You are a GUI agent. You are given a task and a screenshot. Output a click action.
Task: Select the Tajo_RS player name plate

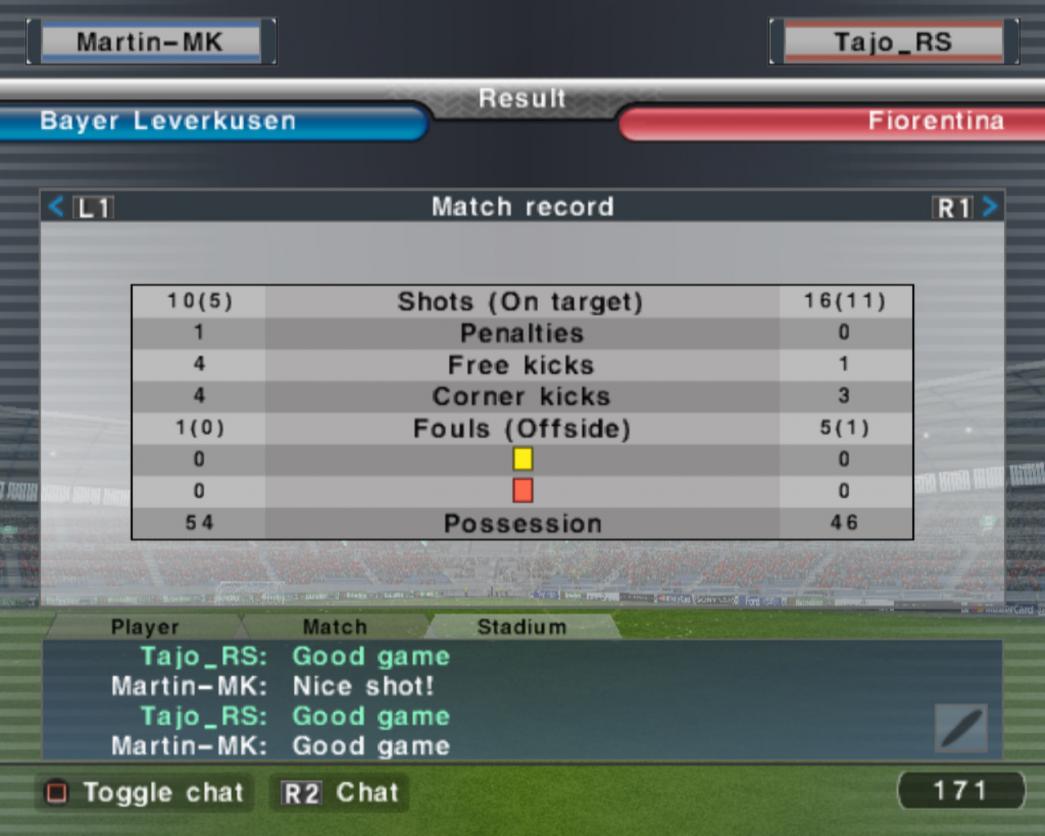pos(893,42)
